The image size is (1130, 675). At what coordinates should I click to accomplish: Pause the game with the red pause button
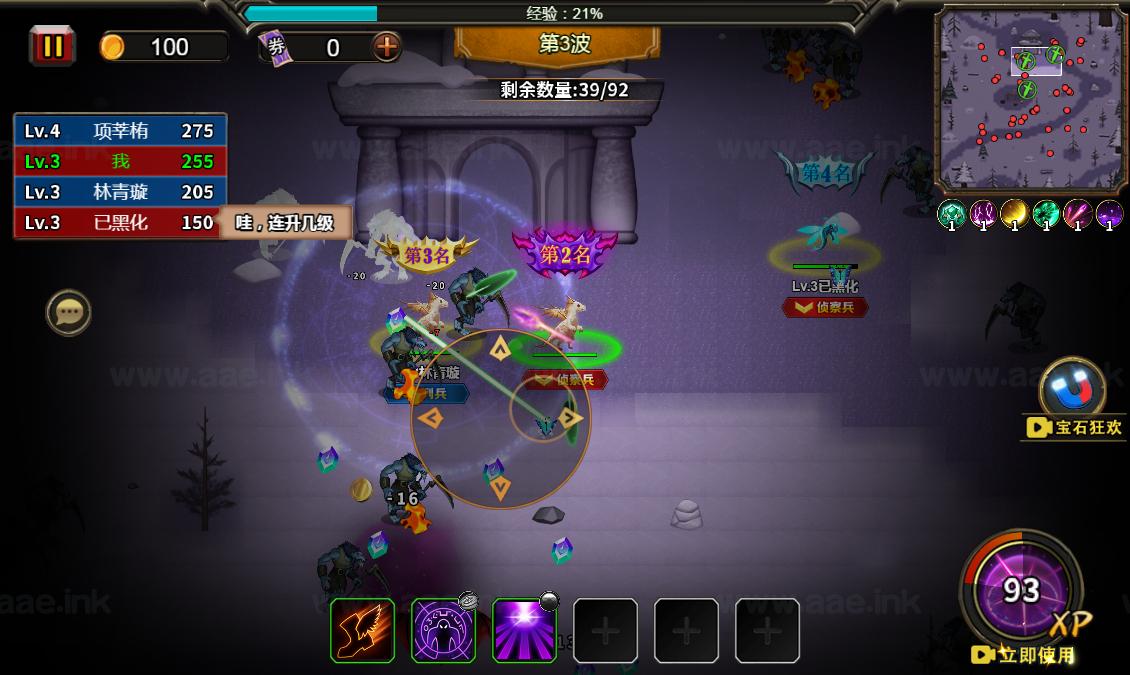pos(52,46)
